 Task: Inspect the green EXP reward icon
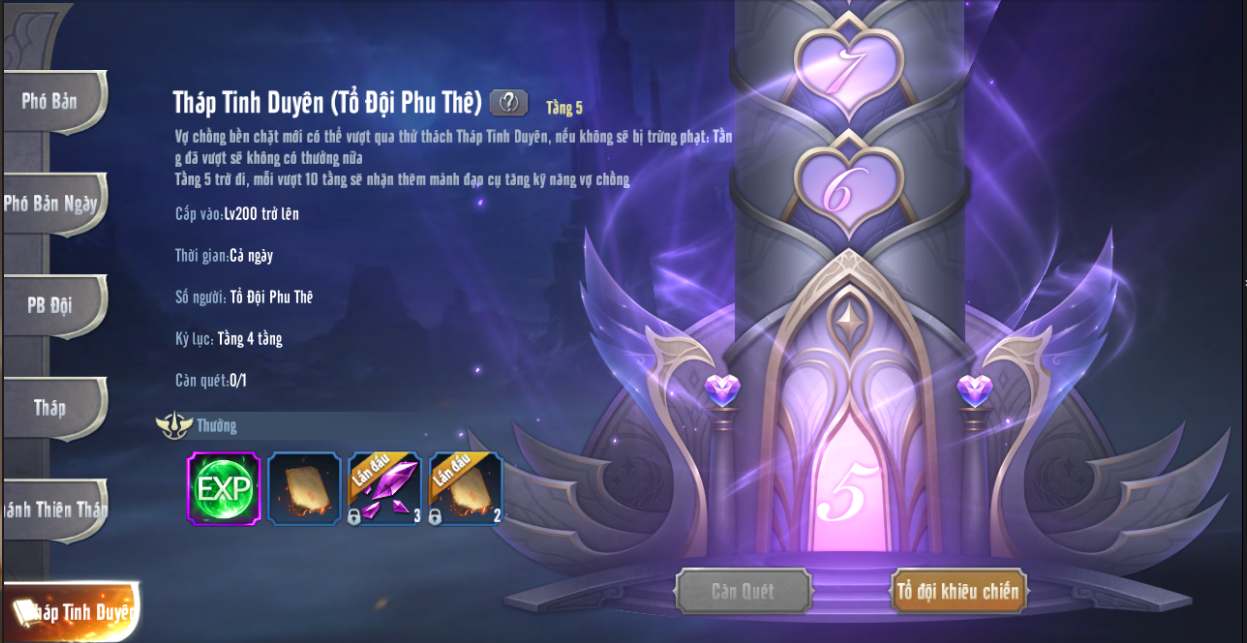[x=224, y=488]
